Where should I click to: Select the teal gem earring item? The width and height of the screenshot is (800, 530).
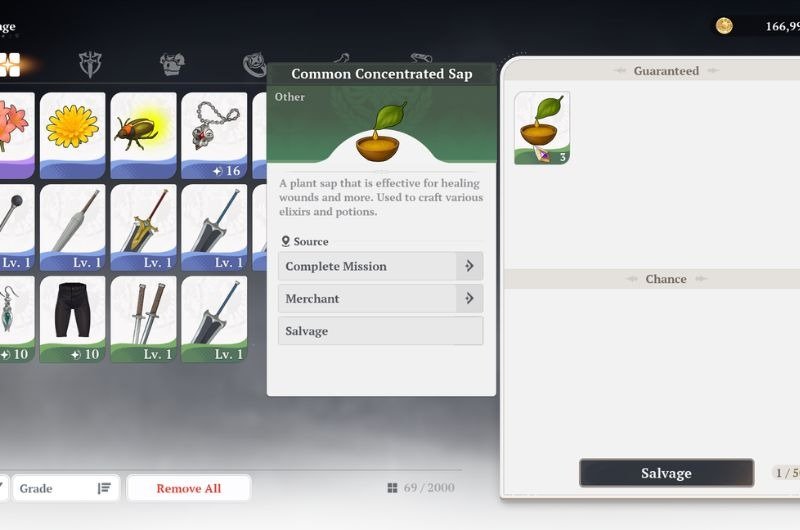pyautogui.click(x=14, y=318)
